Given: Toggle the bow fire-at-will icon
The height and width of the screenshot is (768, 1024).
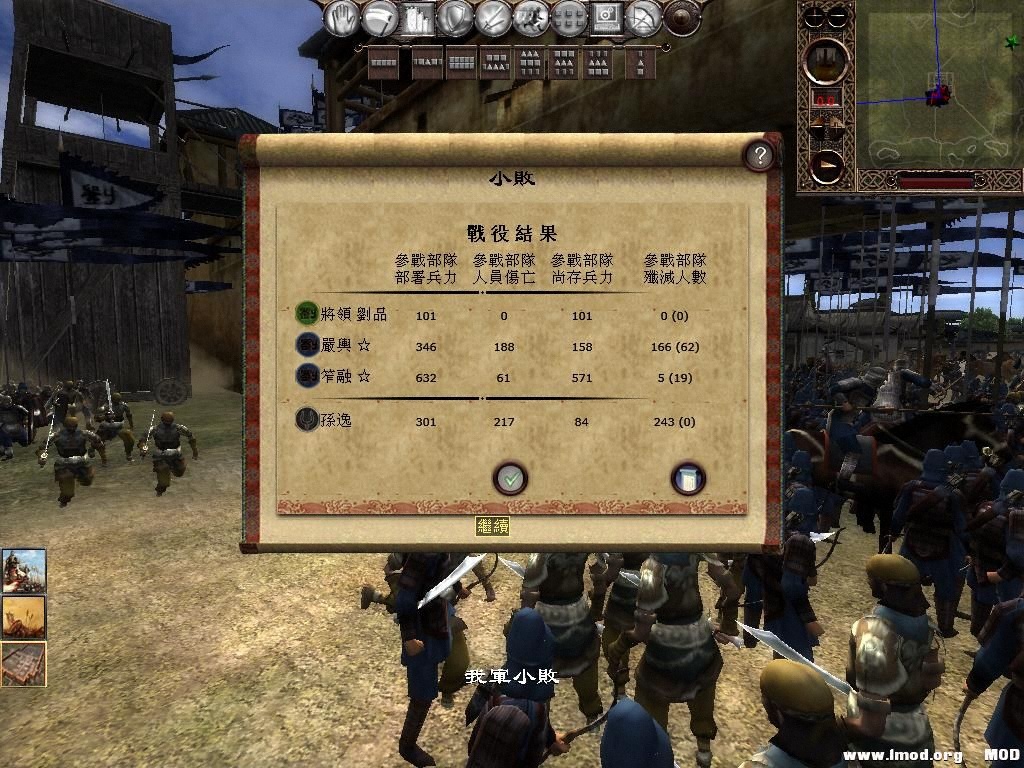Looking at the screenshot, I should tap(645, 17).
